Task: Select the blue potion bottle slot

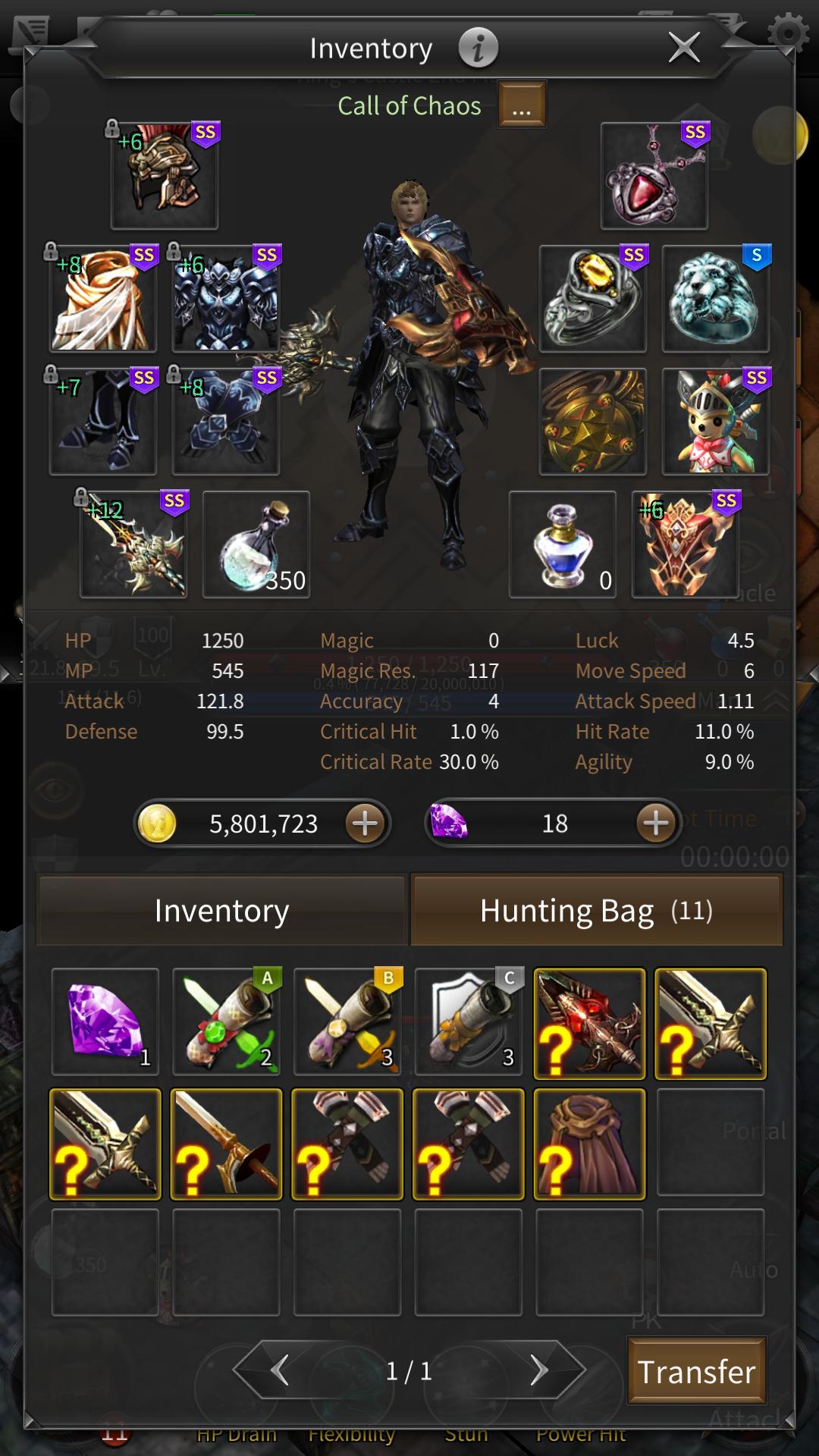Action: point(562,544)
